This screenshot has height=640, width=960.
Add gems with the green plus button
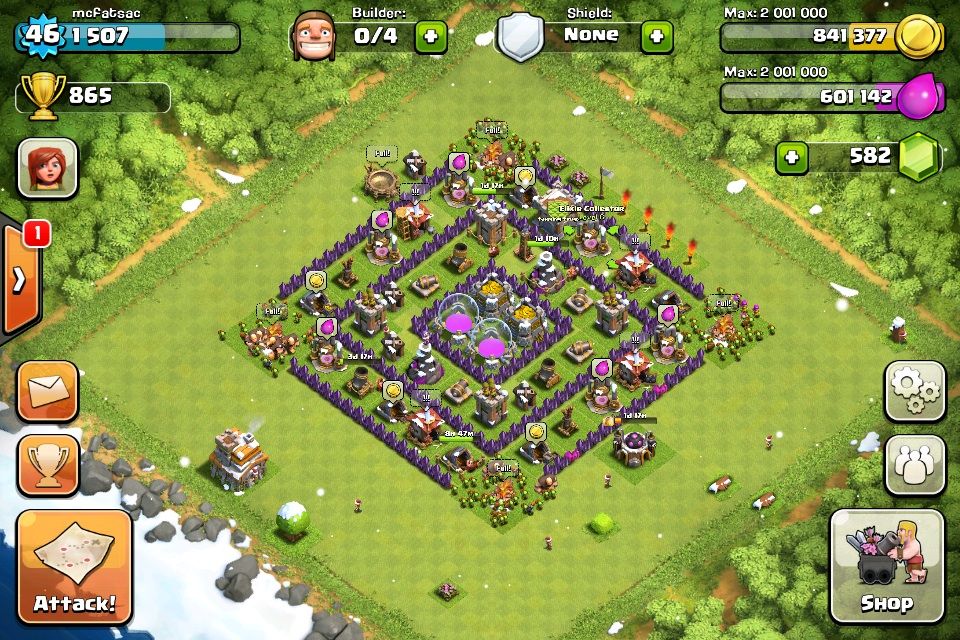792,157
